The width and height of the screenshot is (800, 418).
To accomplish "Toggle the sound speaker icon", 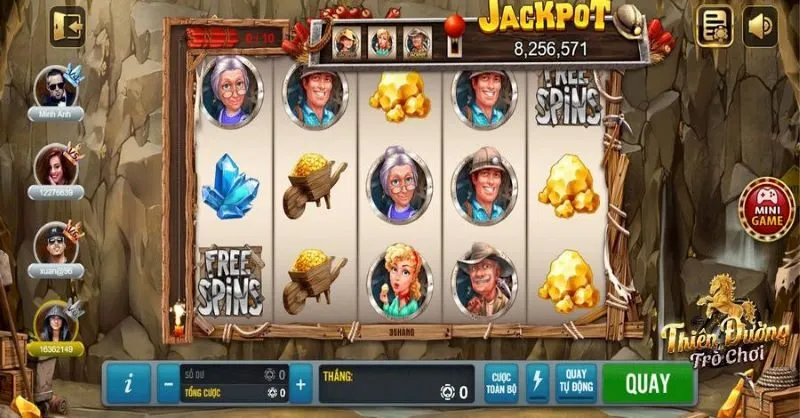I will coord(760,26).
